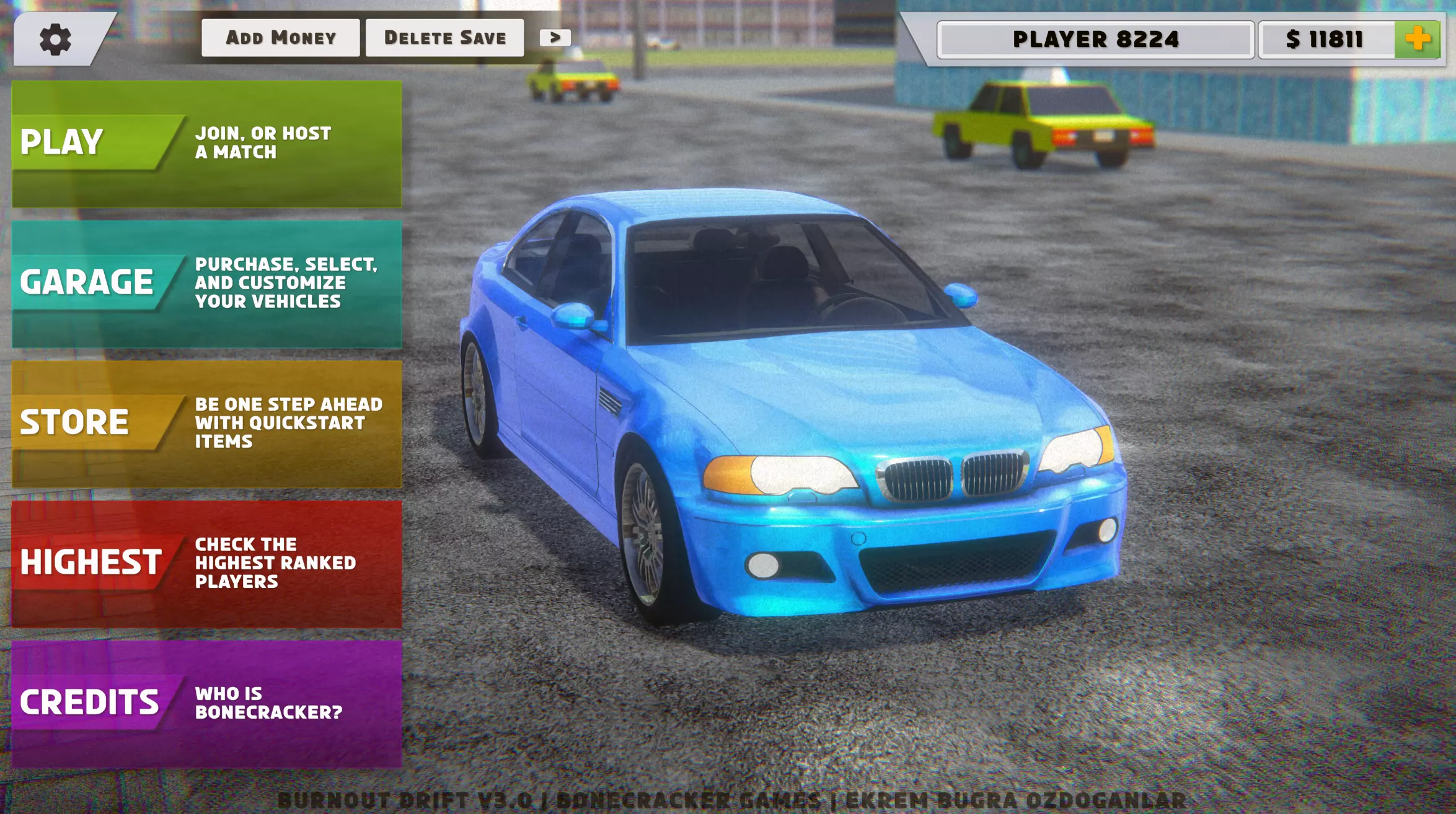Click the Add Money button
1456x814 pixels.
click(280, 38)
